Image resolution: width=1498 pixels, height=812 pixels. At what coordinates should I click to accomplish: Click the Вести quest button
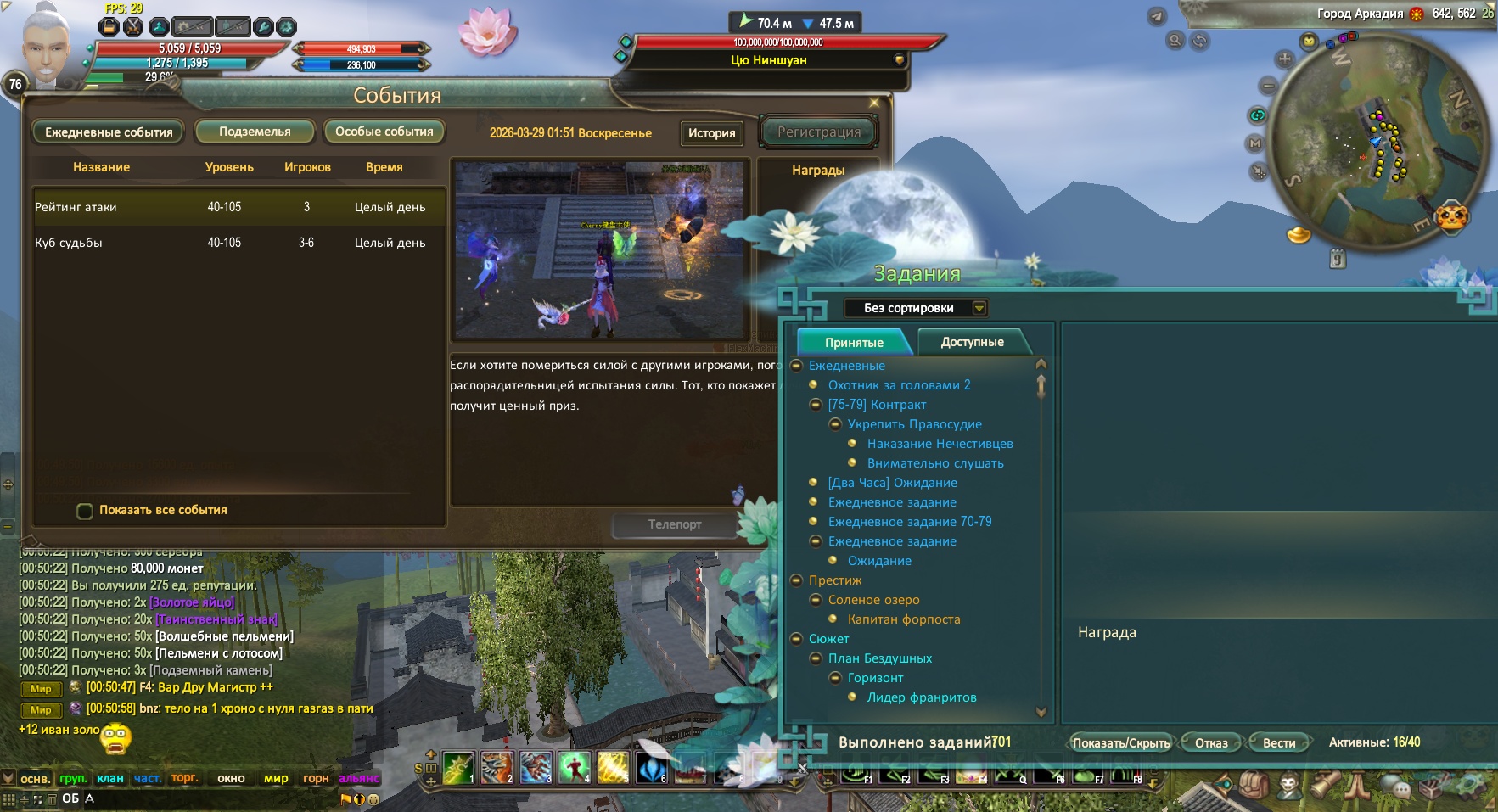[1278, 743]
